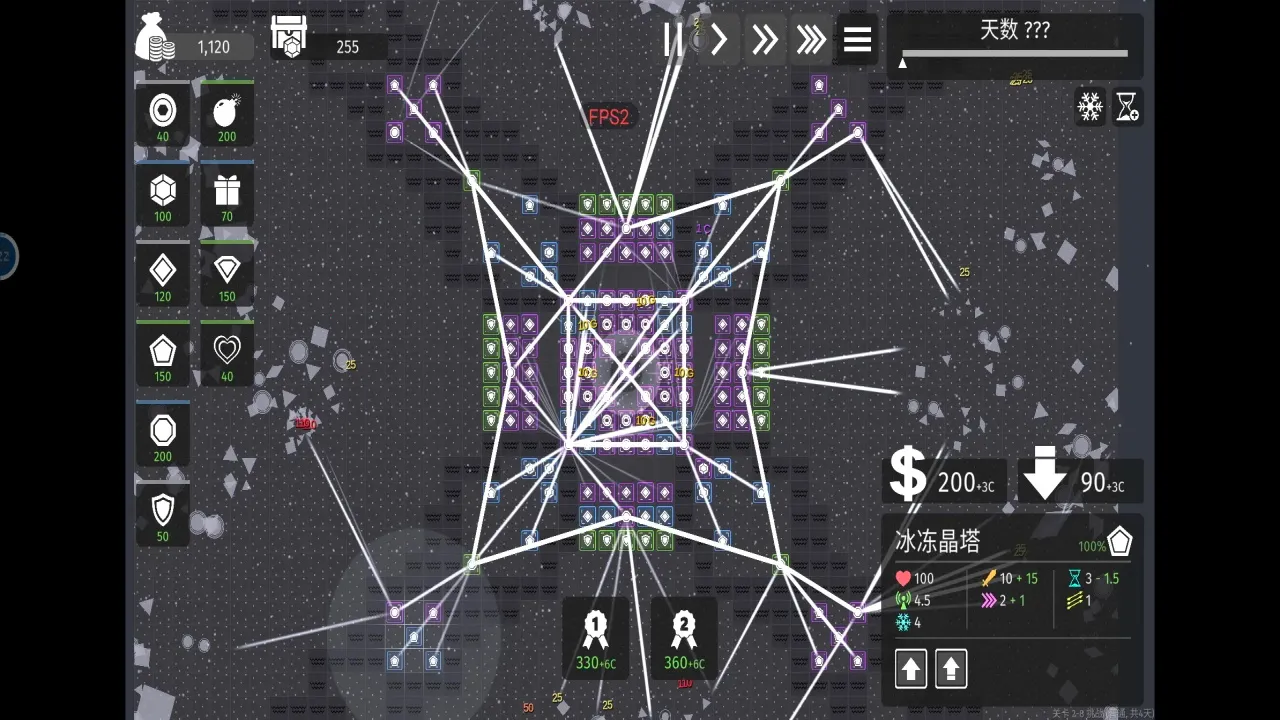The height and width of the screenshot is (720, 1280).
Task: Select the circle turret costing 40
Action: point(163,112)
